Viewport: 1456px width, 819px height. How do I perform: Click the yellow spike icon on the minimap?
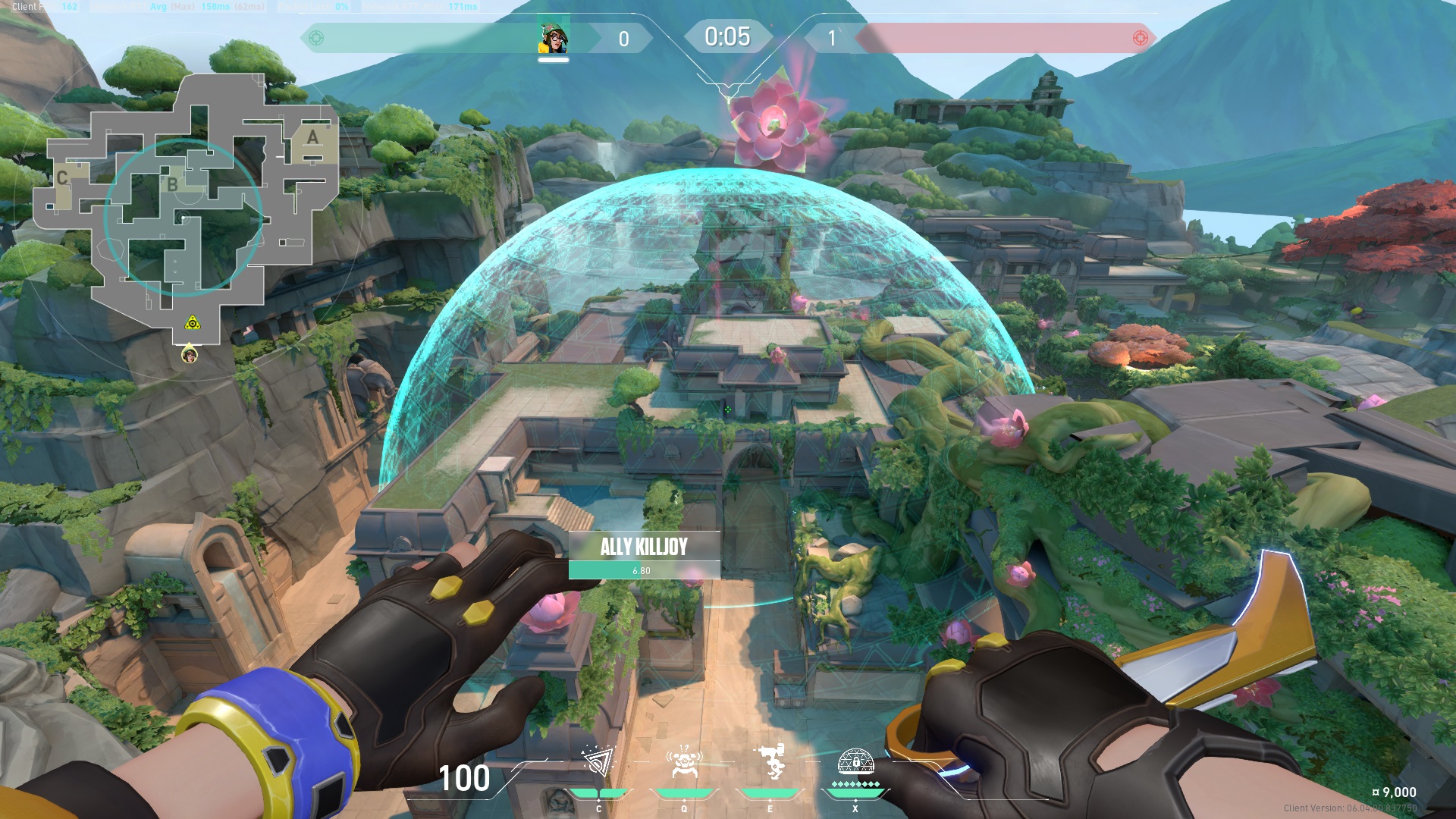pyautogui.click(x=194, y=324)
